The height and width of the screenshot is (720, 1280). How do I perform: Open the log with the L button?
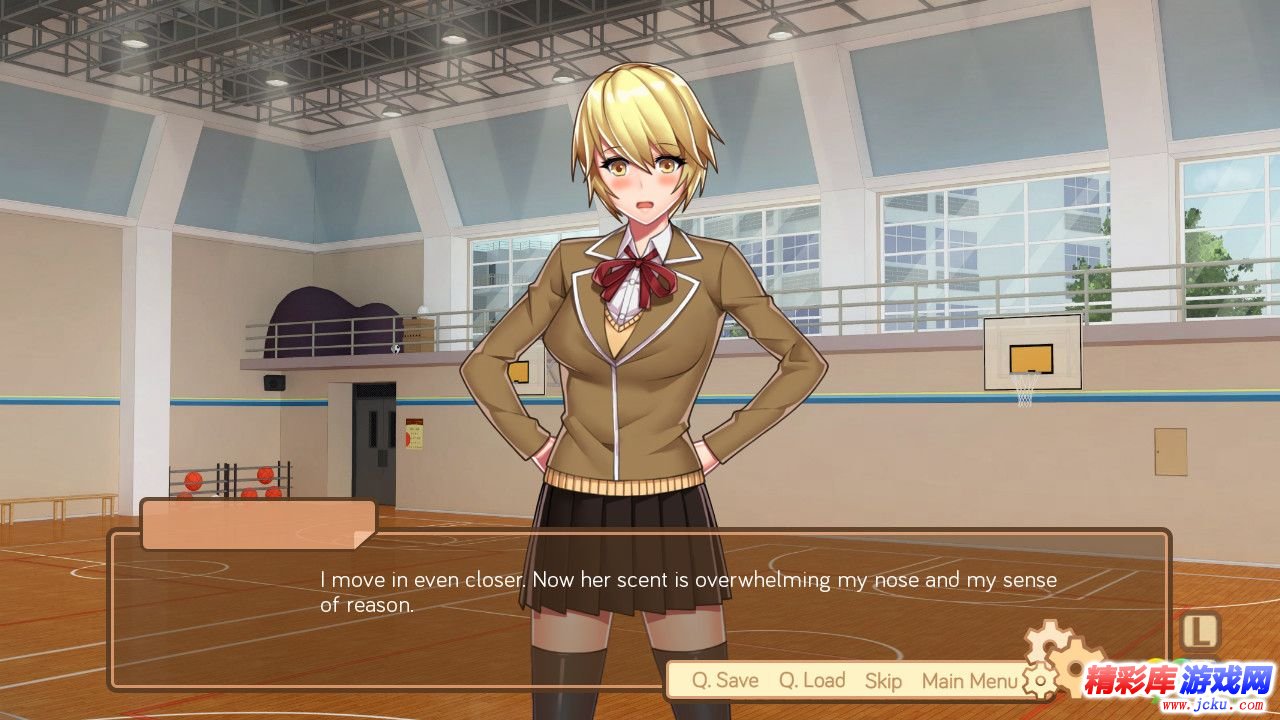(1200, 631)
